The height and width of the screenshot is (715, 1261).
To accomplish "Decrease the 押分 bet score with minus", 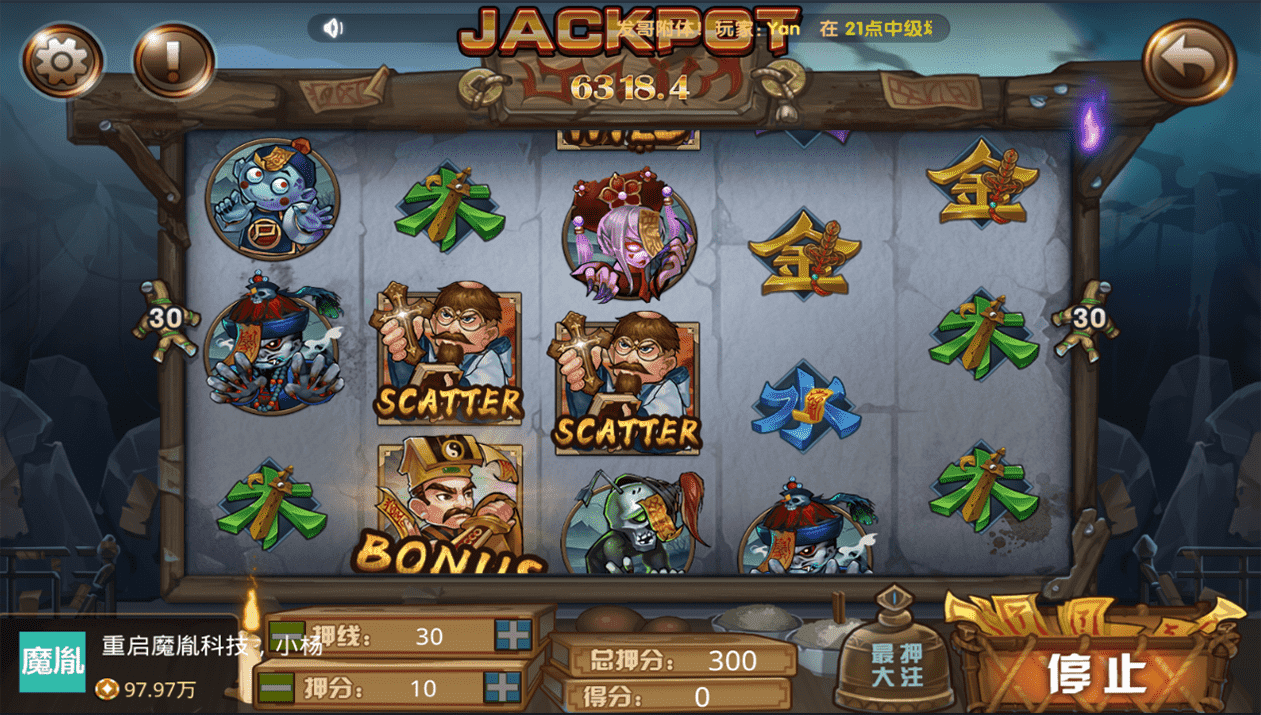I will pos(276,688).
